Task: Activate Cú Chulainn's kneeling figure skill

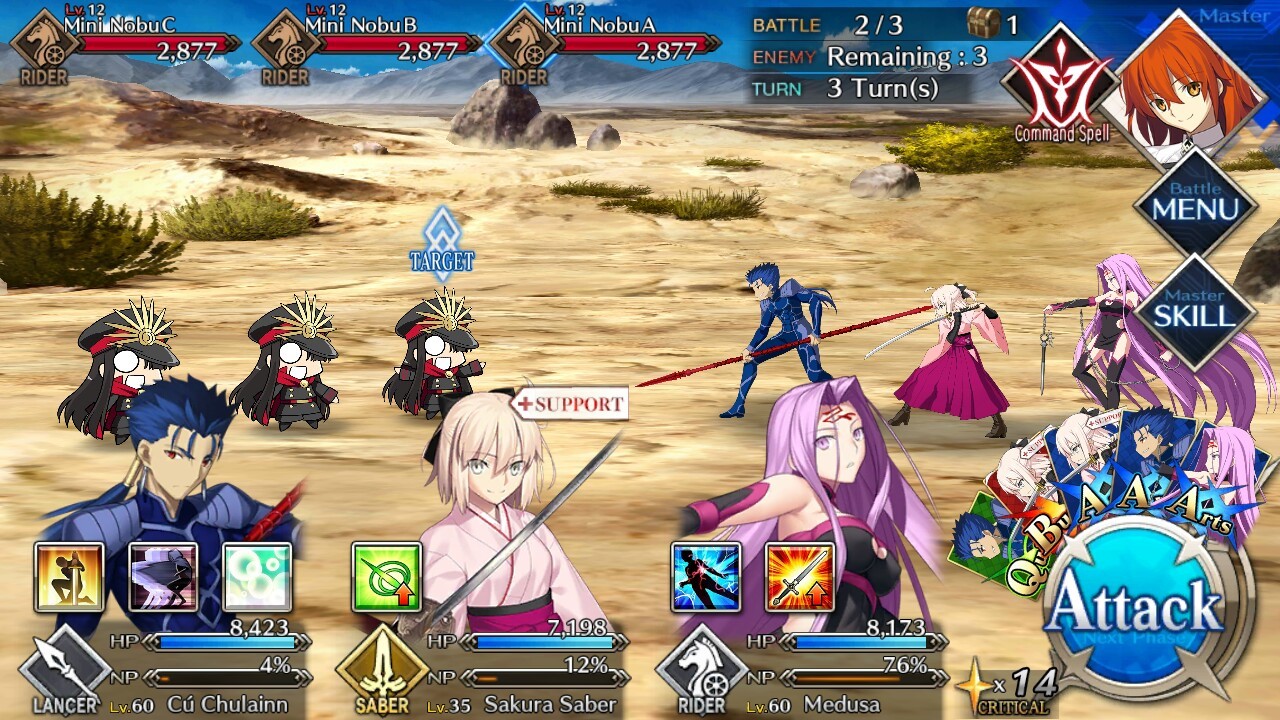Action: (x=69, y=577)
